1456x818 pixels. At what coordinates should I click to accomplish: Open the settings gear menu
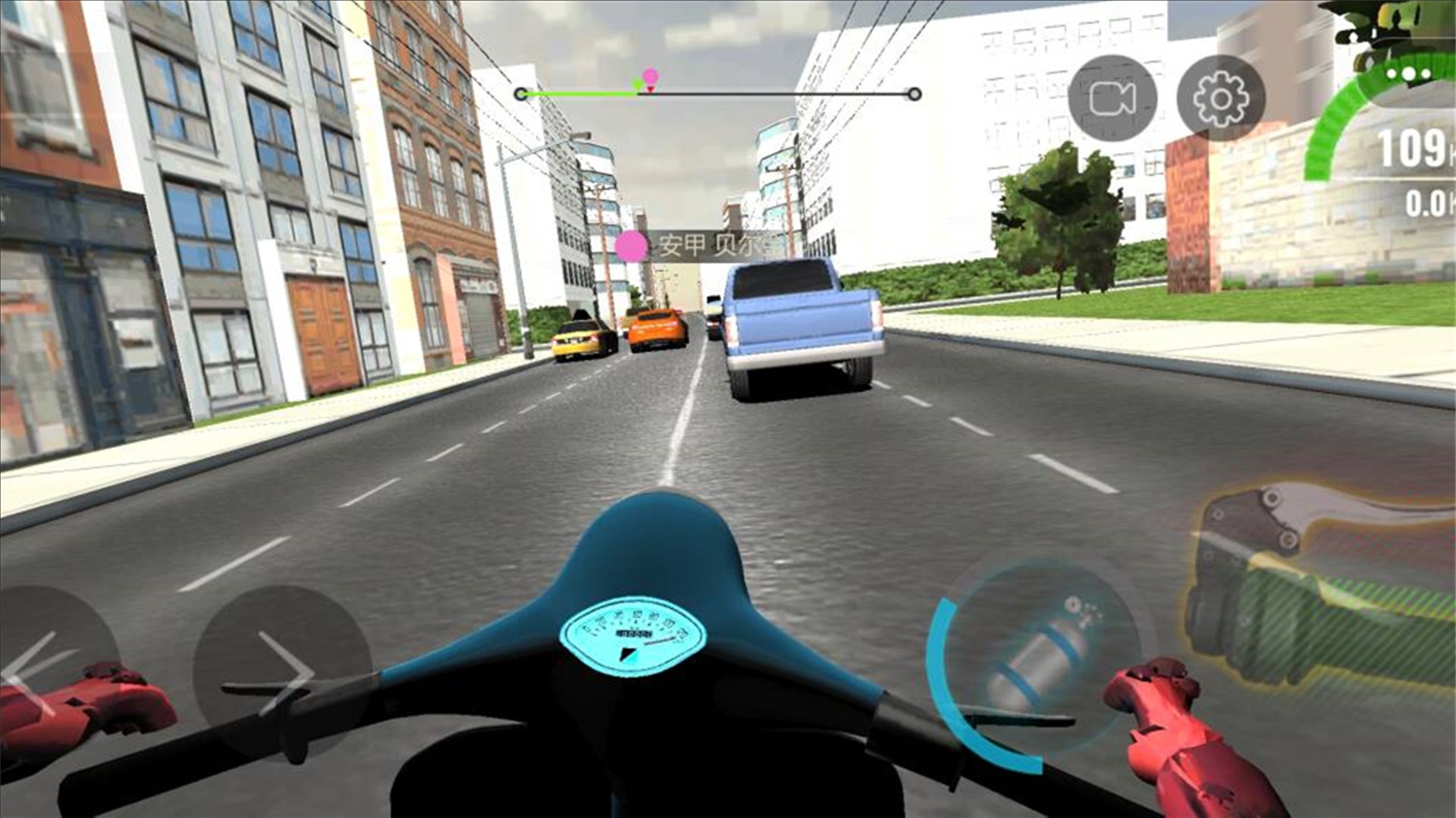(1220, 99)
